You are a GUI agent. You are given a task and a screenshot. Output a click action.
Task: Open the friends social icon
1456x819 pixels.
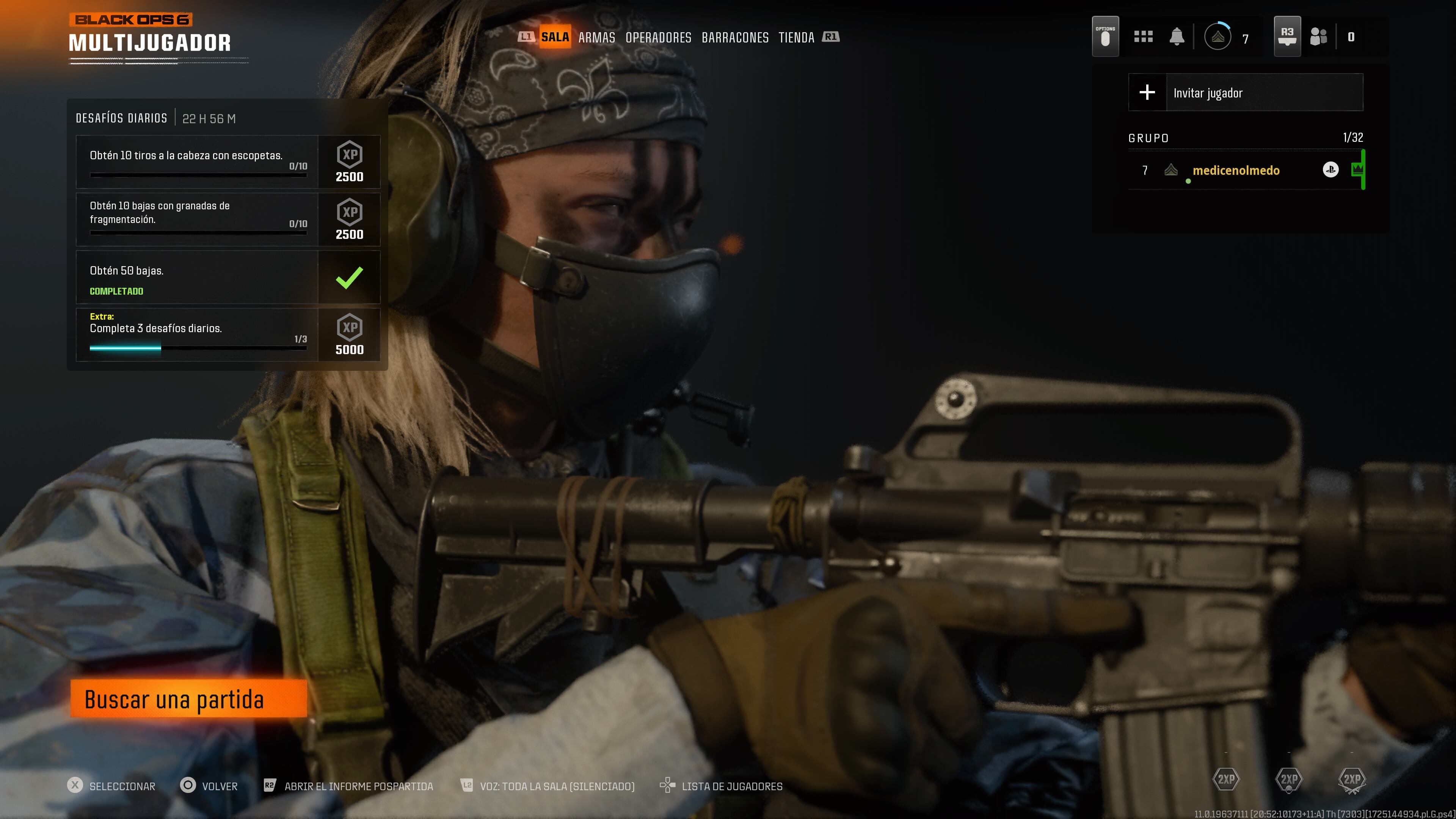[1318, 37]
